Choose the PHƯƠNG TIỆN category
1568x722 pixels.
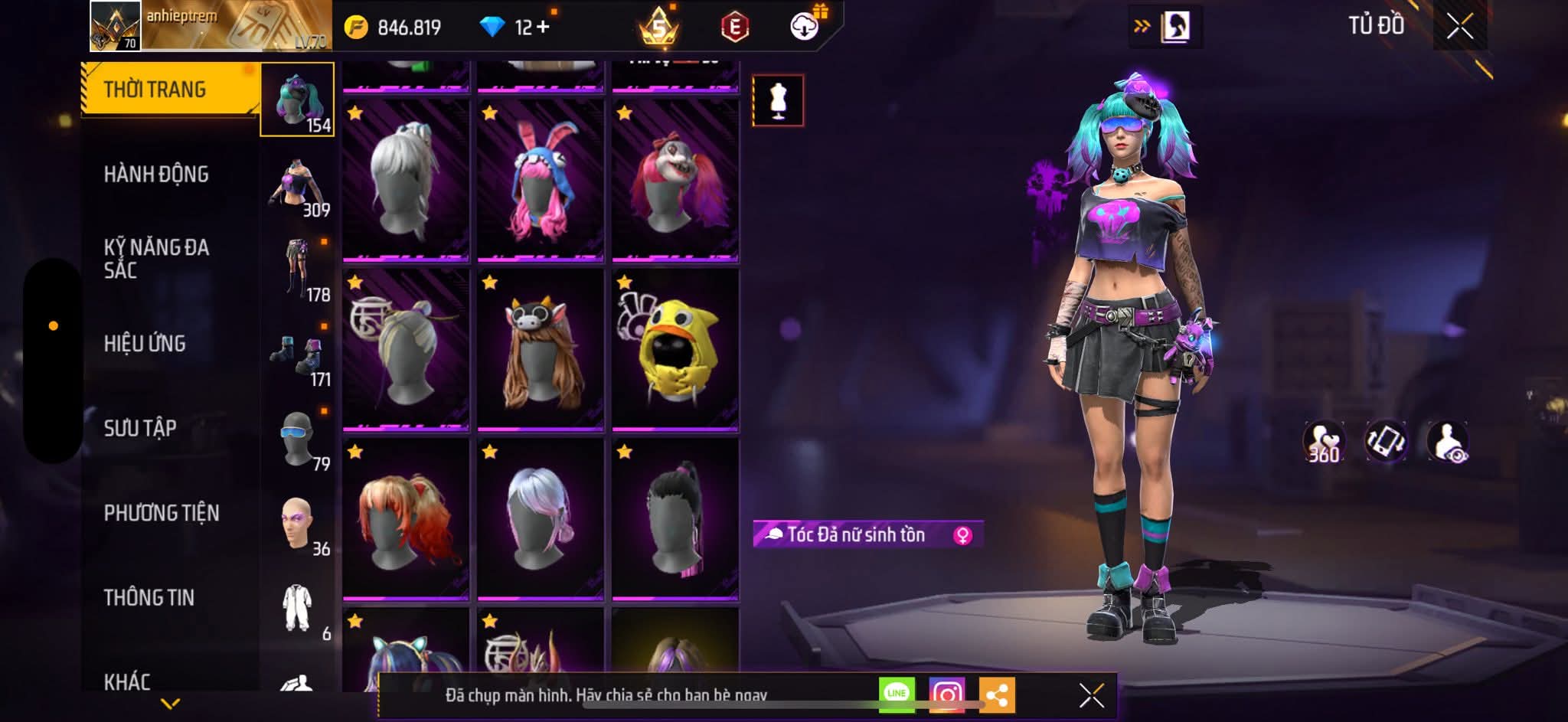[162, 513]
